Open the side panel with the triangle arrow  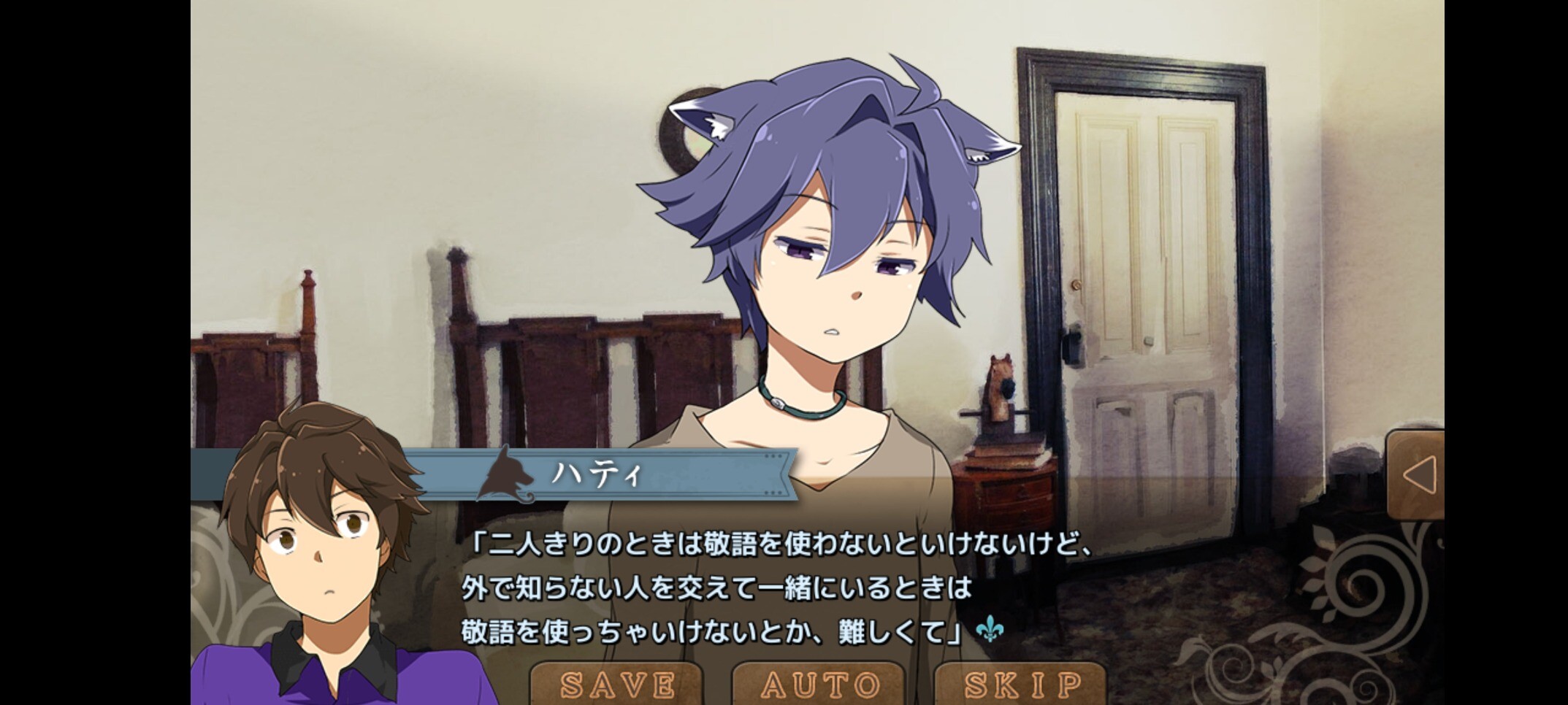point(1417,475)
